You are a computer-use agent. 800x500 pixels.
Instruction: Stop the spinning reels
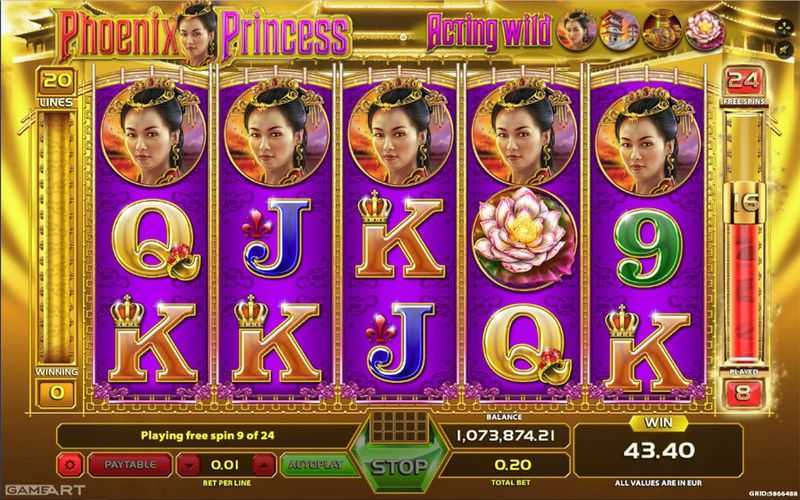click(400, 466)
